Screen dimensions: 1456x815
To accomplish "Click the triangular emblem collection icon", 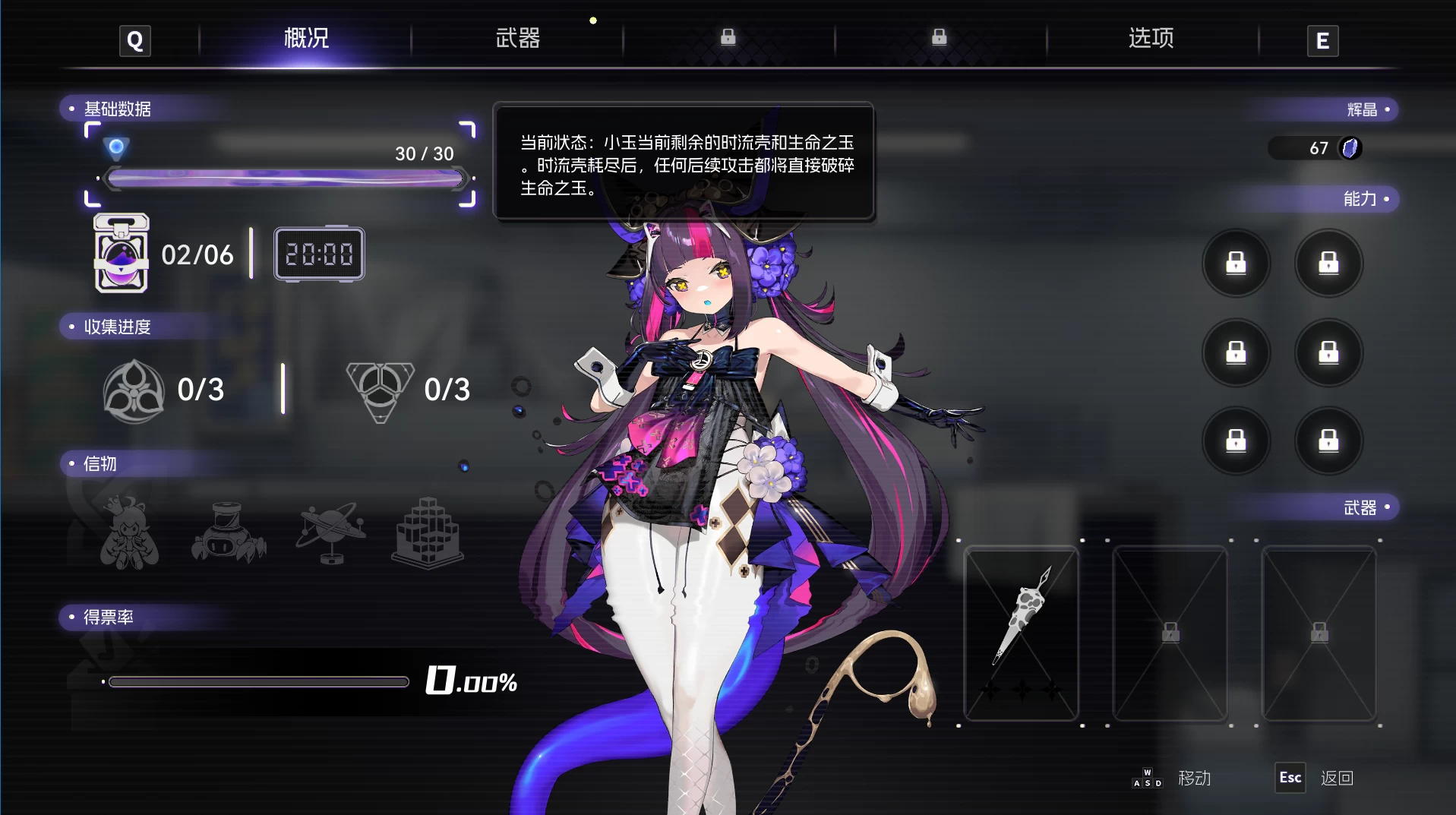I will (381, 390).
